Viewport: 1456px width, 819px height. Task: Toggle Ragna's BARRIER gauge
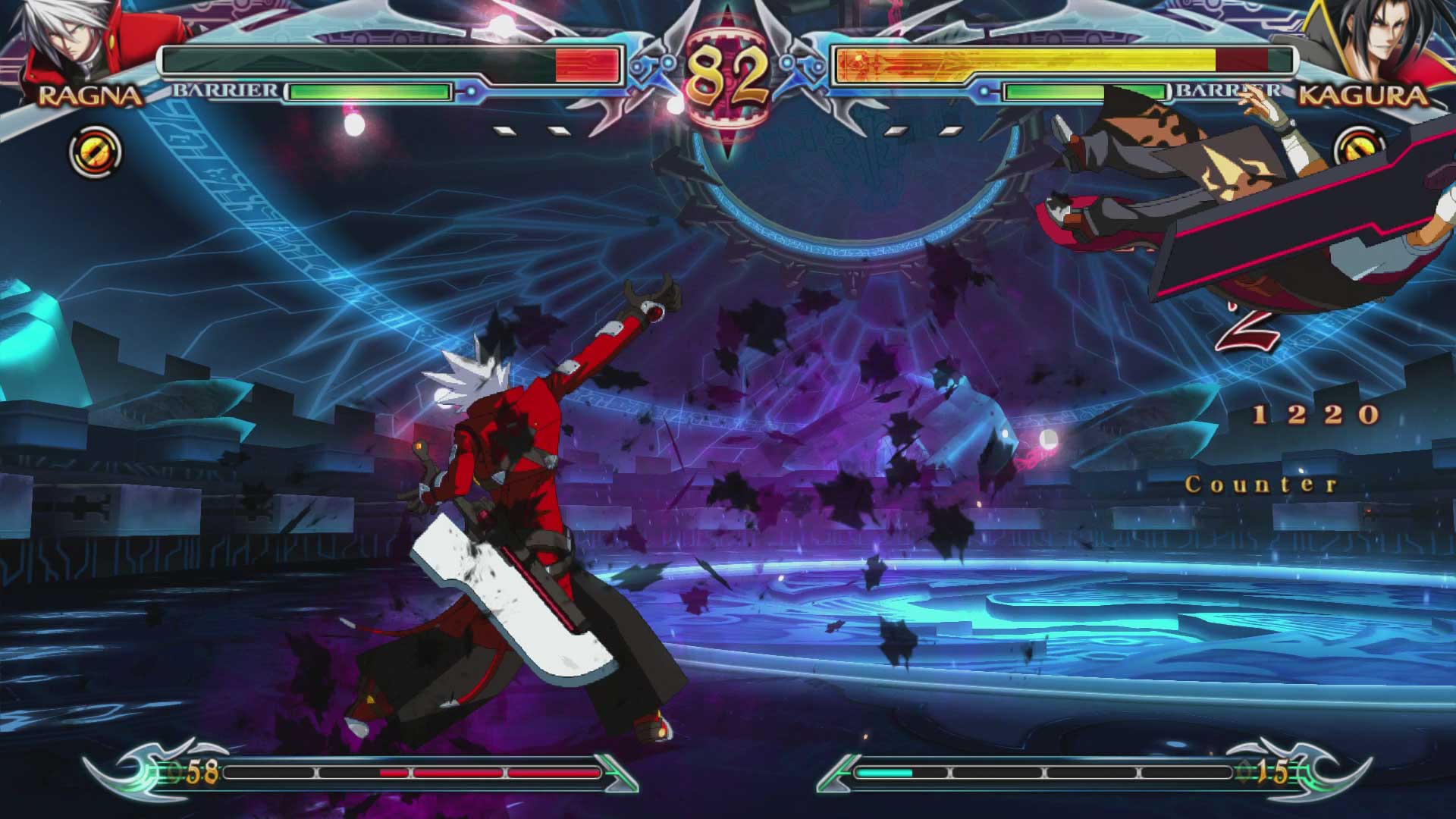[x=372, y=91]
